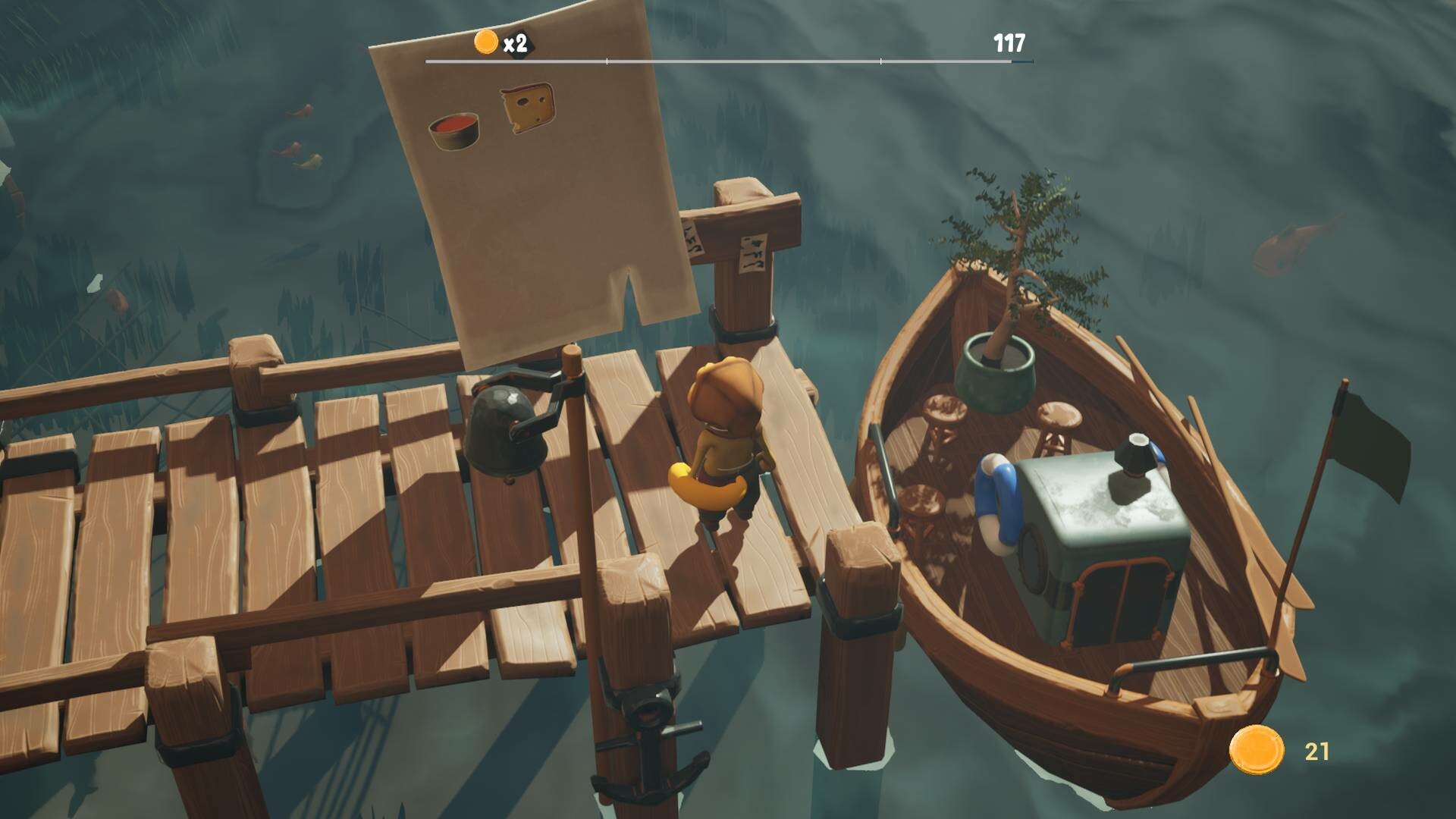Click the gold coin wallet icon
This screenshot has height=819, width=1456.
pyautogui.click(x=1256, y=750)
